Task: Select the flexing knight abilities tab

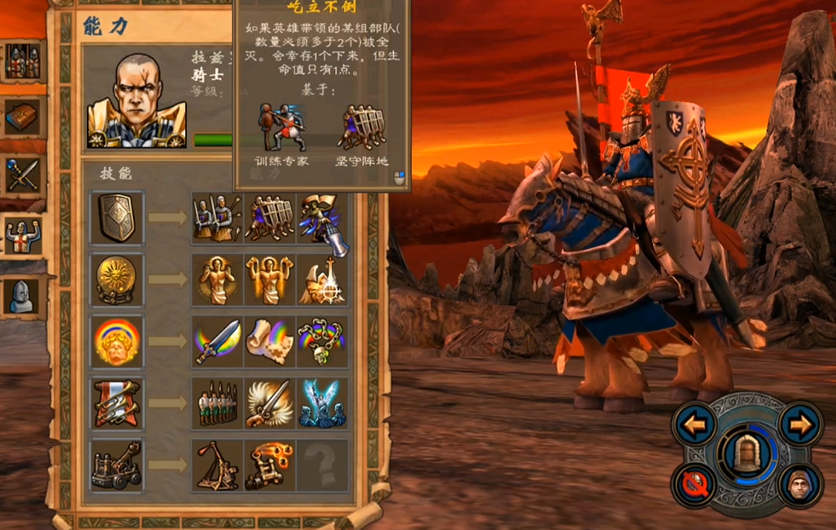Action: (x=22, y=236)
